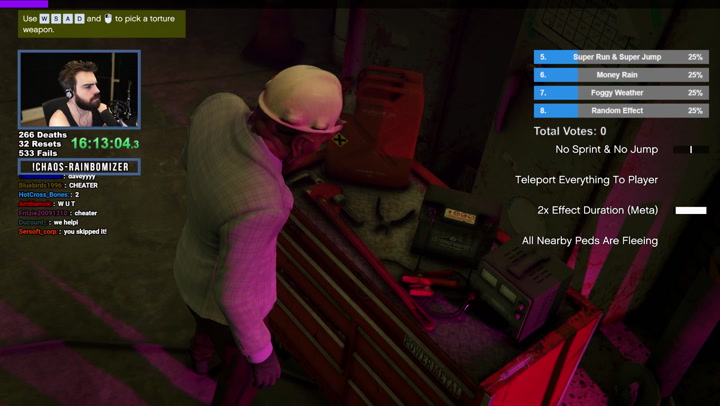Click the streamer webcam thumbnail
This screenshot has height=406, width=720.
(79, 90)
